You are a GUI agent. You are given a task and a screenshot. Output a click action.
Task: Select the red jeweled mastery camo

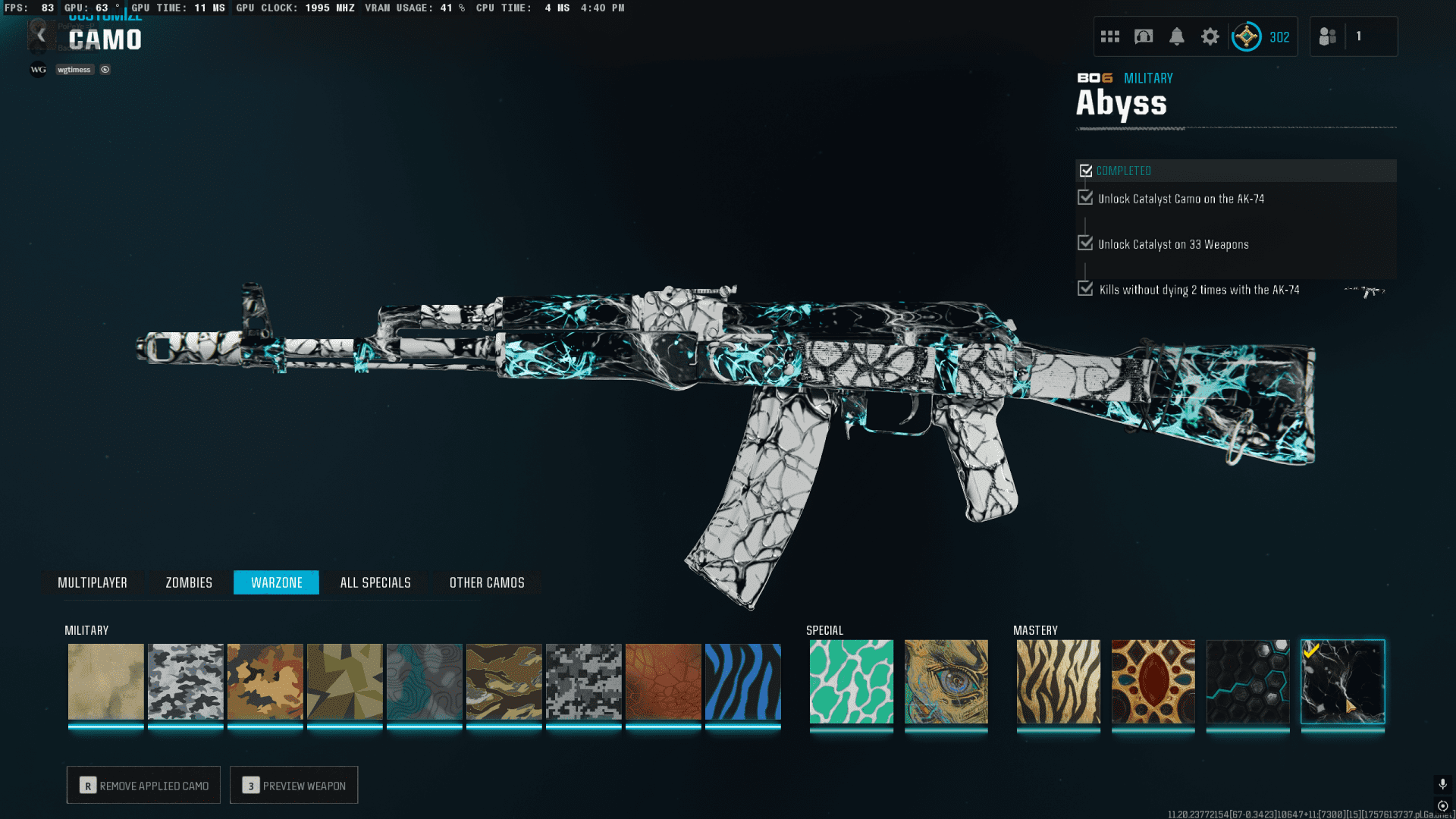coord(1153,682)
